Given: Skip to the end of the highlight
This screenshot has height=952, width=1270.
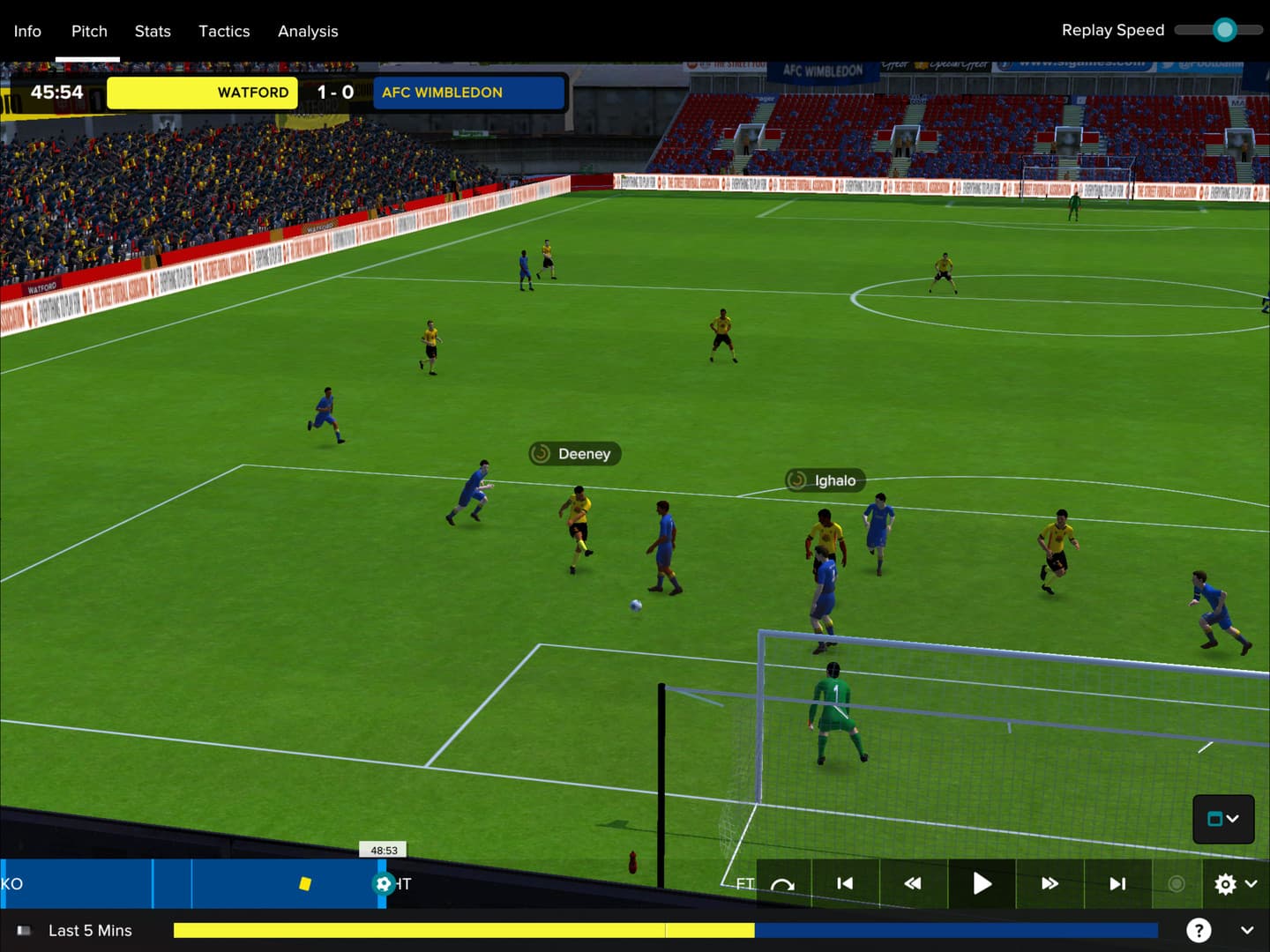Looking at the screenshot, I should coord(1117,883).
